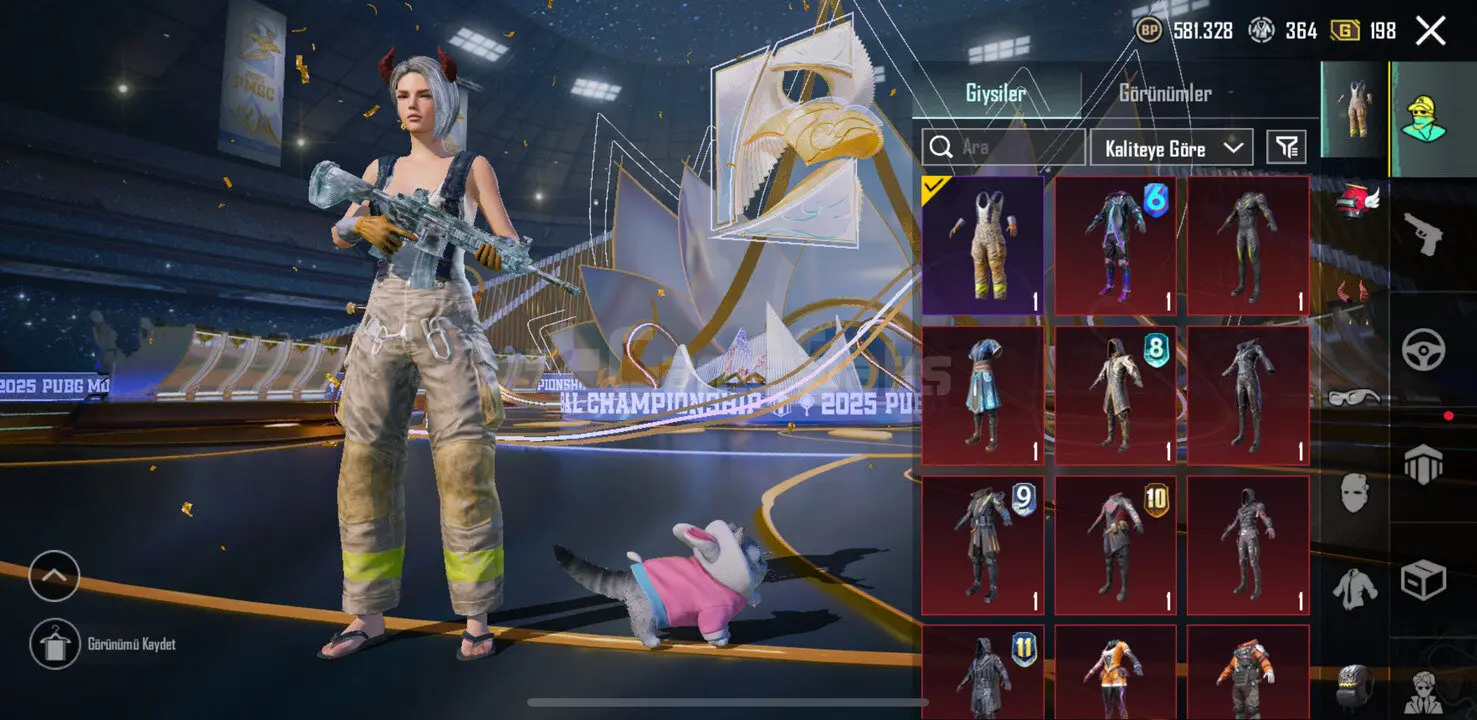Image resolution: width=1477 pixels, height=720 pixels.
Task: Select the Giysiler tab
Action: pyautogui.click(x=995, y=94)
